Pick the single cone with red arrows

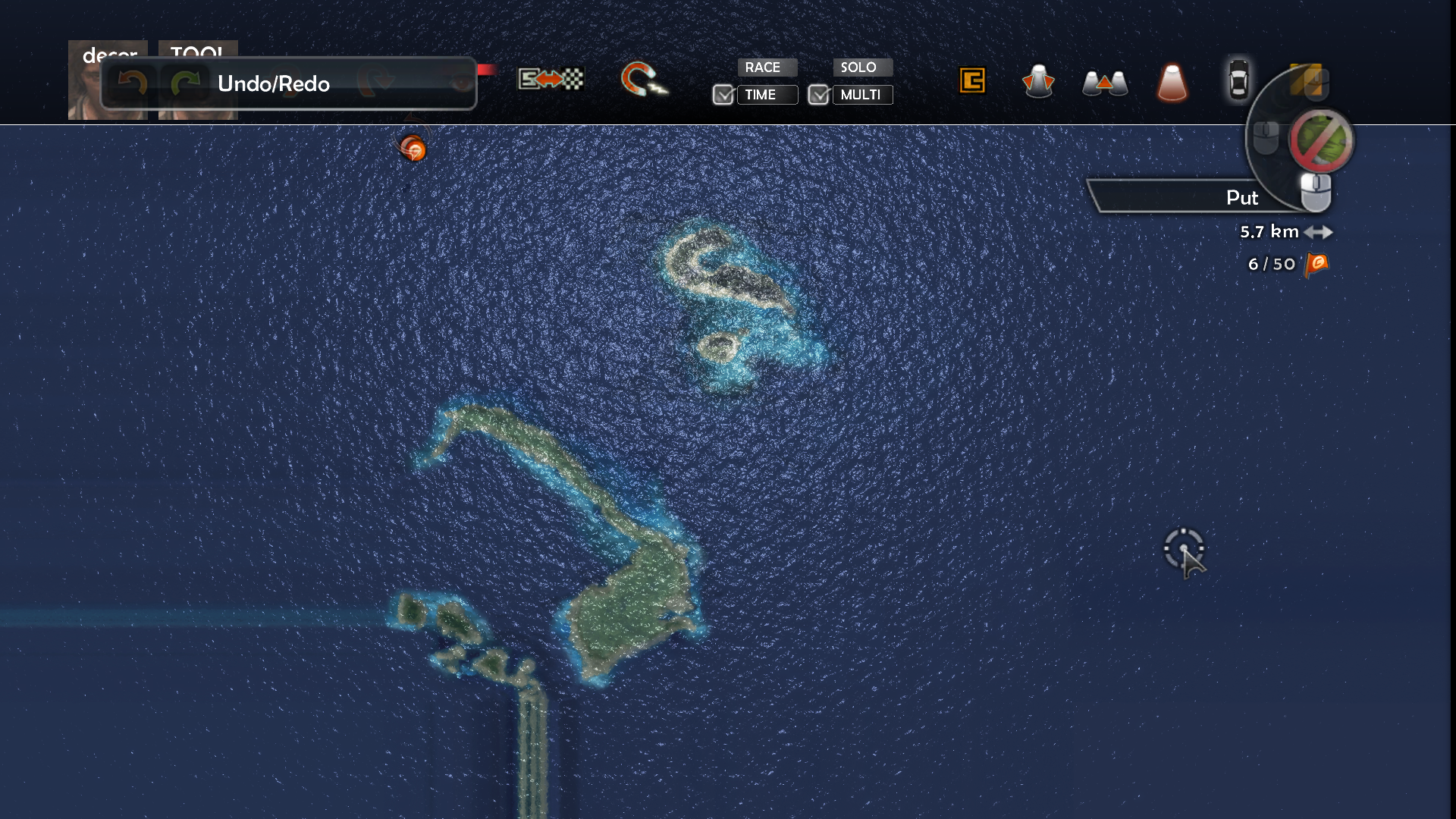[1038, 81]
